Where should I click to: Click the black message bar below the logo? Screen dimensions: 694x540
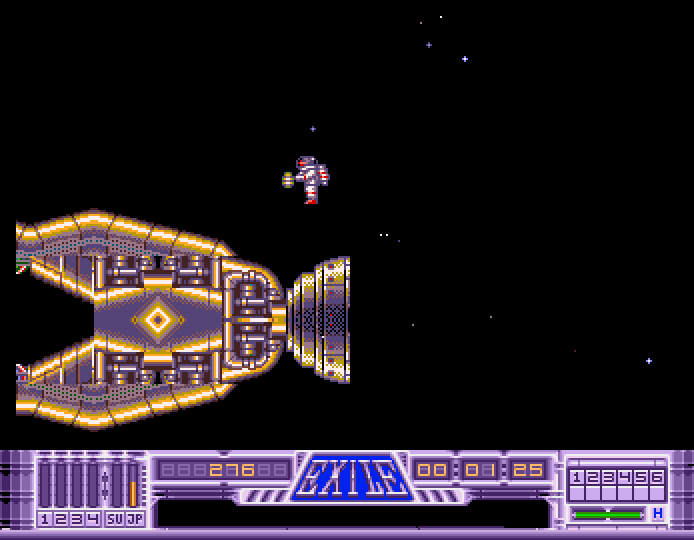[x=352, y=512]
